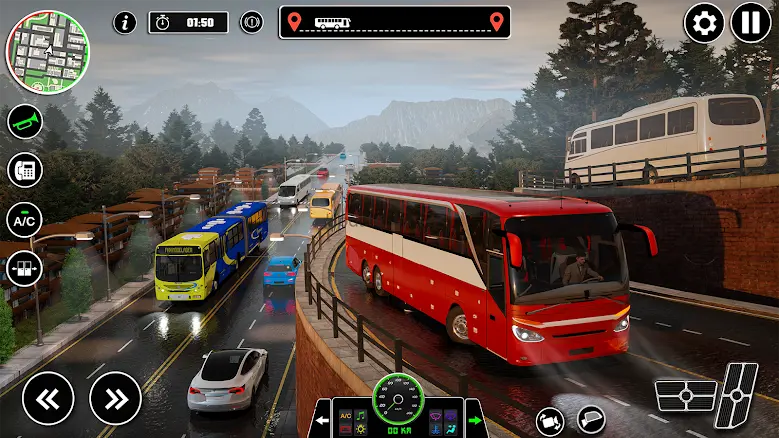Image resolution: width=779 pixels, height=438 pixels.
Task: Toggle the wiper dashboard button
Action: point(436,414)
